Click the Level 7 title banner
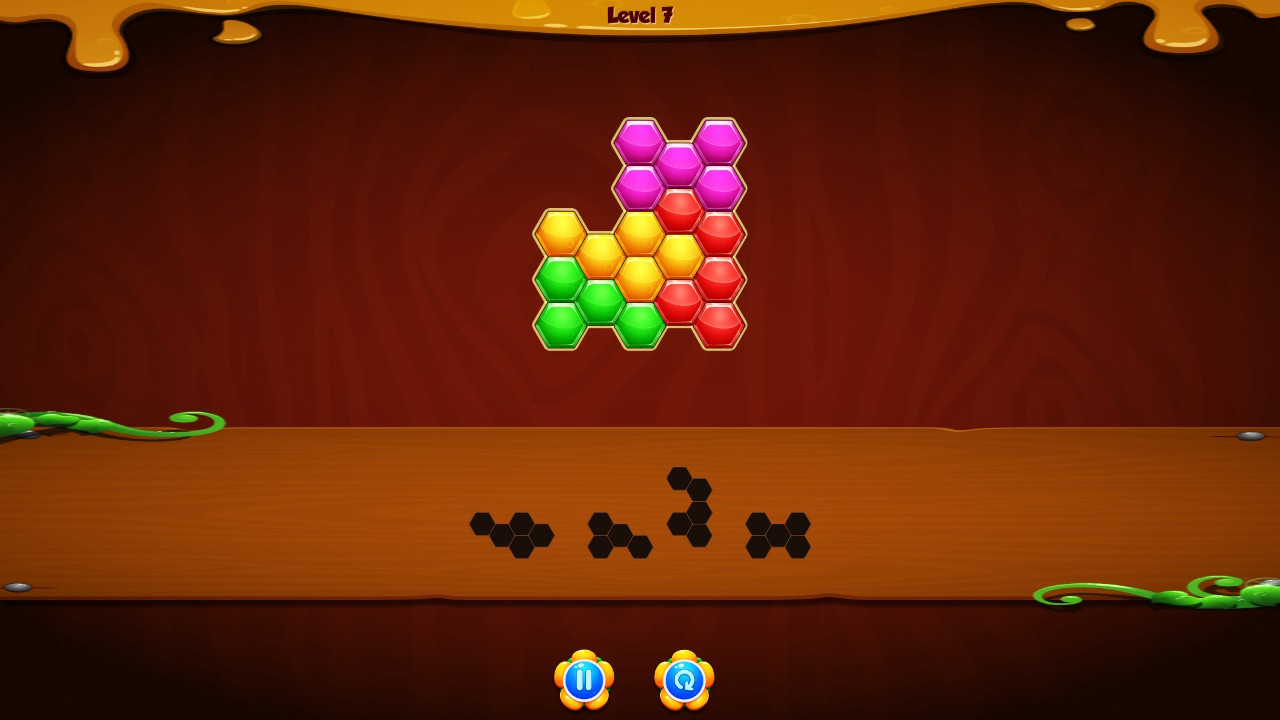This screenshot has width=1280, height=720. (x=640, y=15)
